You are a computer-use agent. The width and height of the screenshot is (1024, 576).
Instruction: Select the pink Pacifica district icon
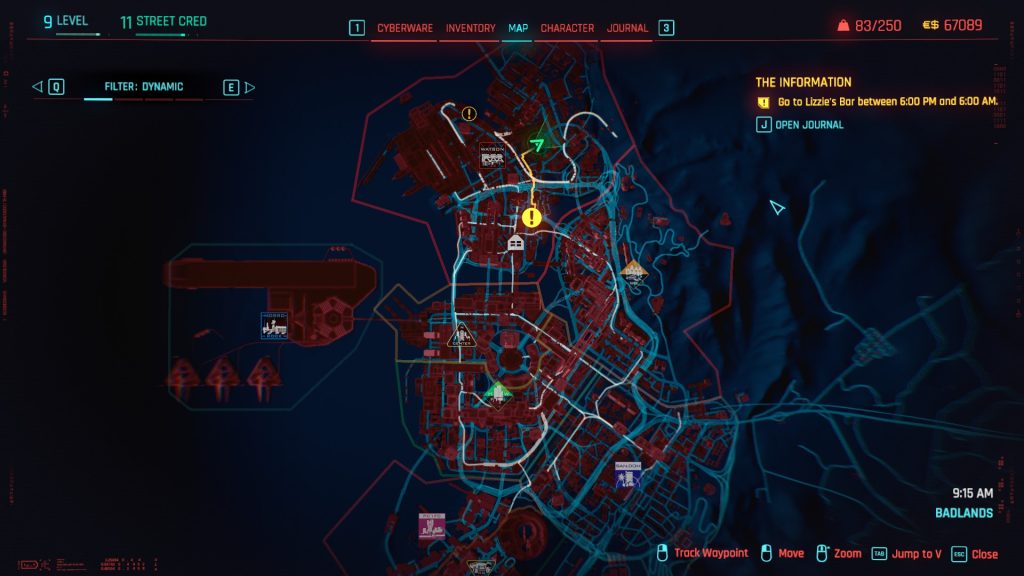[x=432, y=526]
